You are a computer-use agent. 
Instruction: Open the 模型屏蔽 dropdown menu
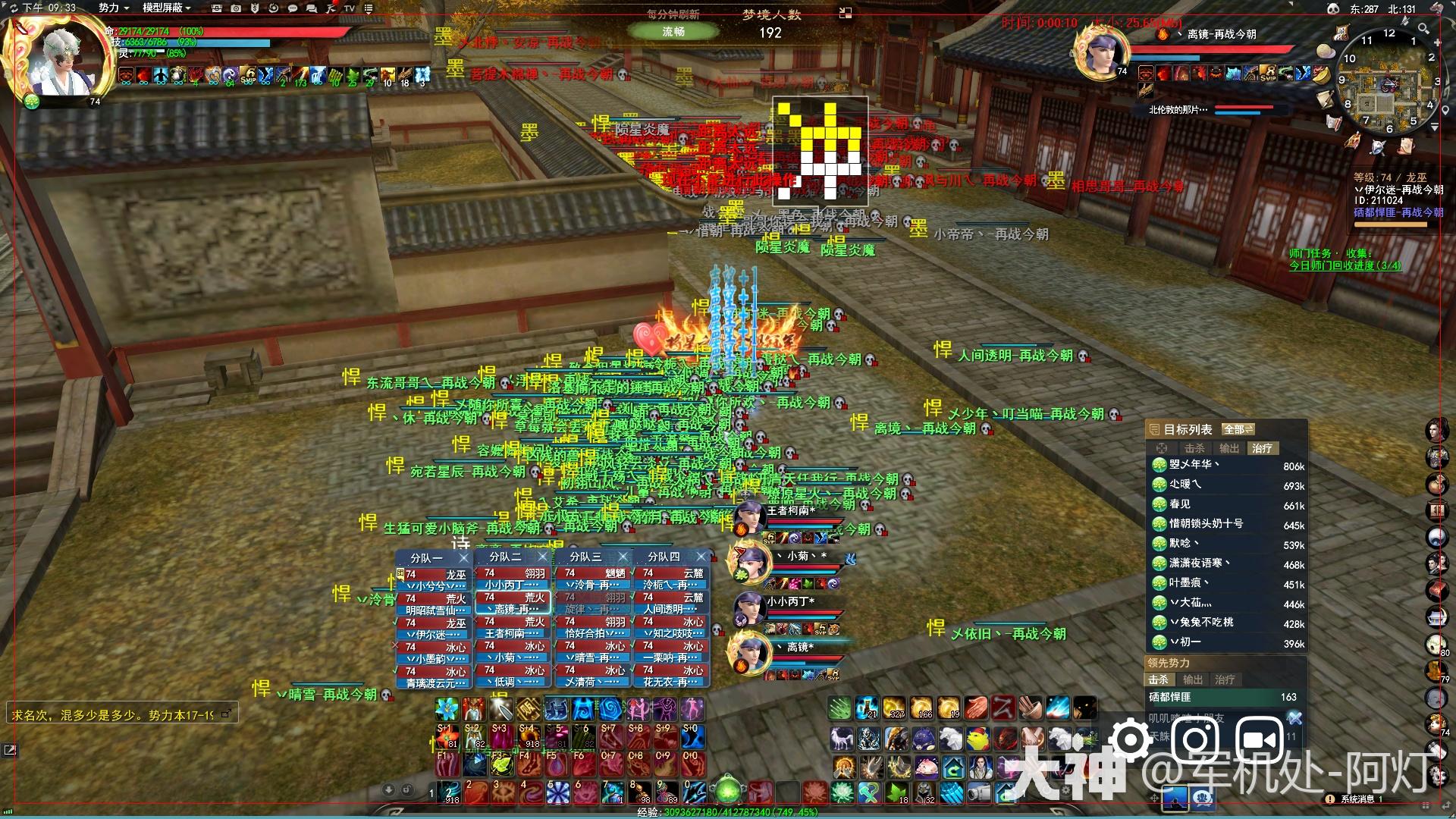tap(166, 8)
